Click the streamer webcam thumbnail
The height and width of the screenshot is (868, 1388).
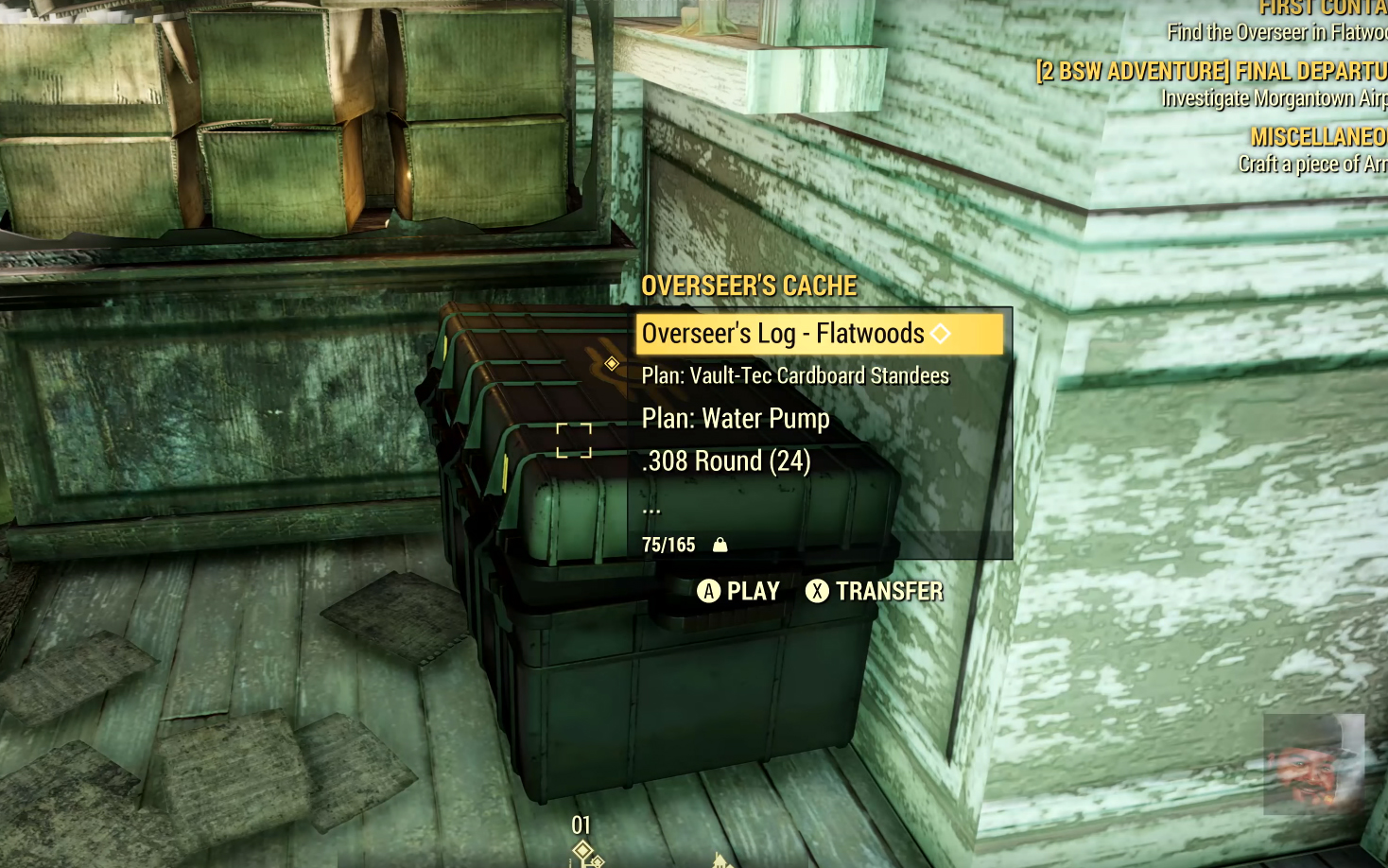1313,764
